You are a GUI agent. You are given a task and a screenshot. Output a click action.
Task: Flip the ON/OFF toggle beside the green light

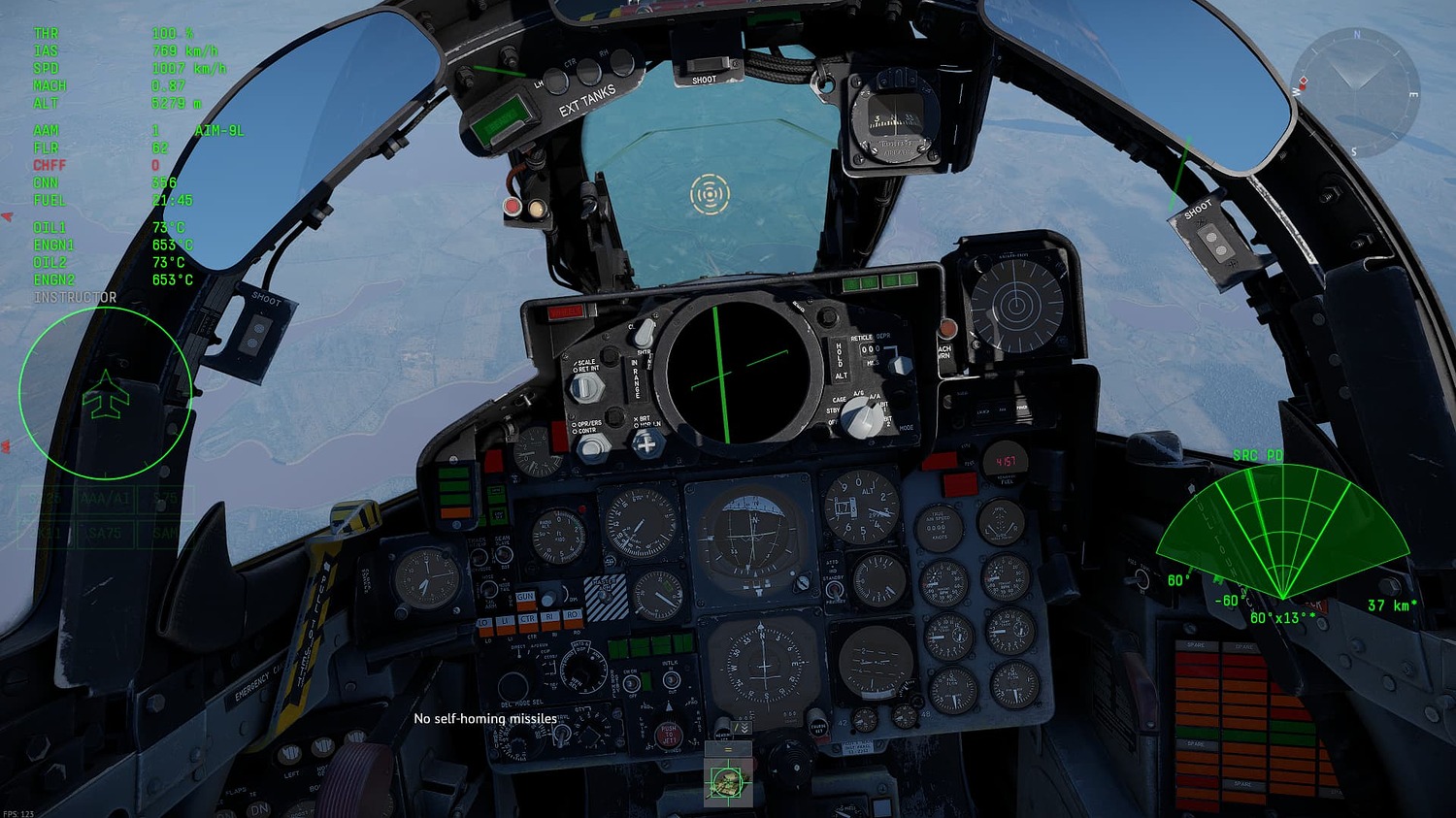point(631,682)
